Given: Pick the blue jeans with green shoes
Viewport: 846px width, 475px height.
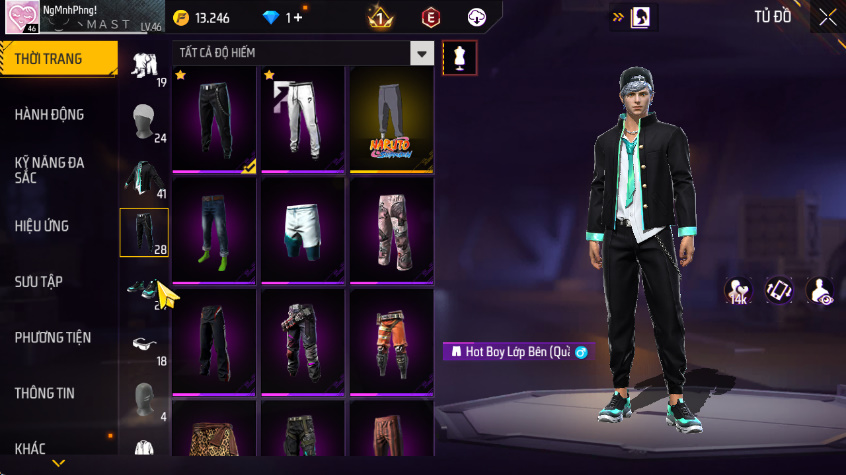Looking at the screenshot, I should [x=214, y=232].
